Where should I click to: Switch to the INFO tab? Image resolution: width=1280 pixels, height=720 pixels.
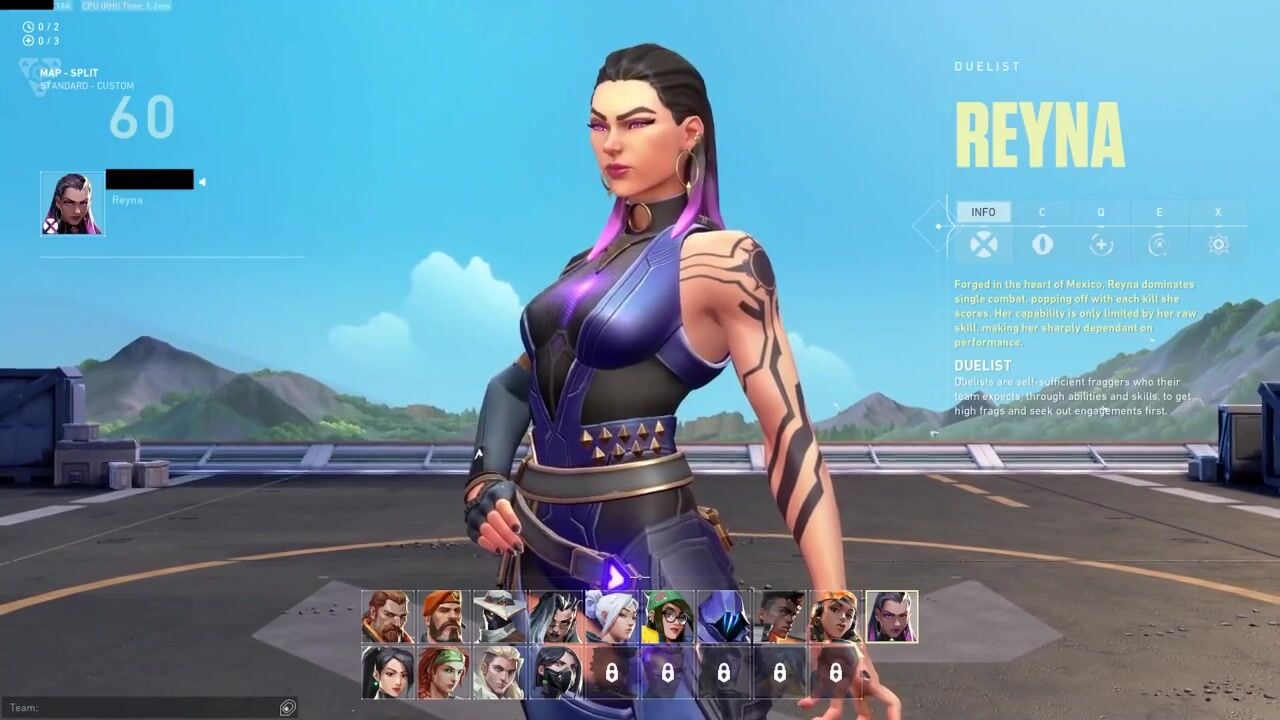pyautogui.click(x=983, y=212)
